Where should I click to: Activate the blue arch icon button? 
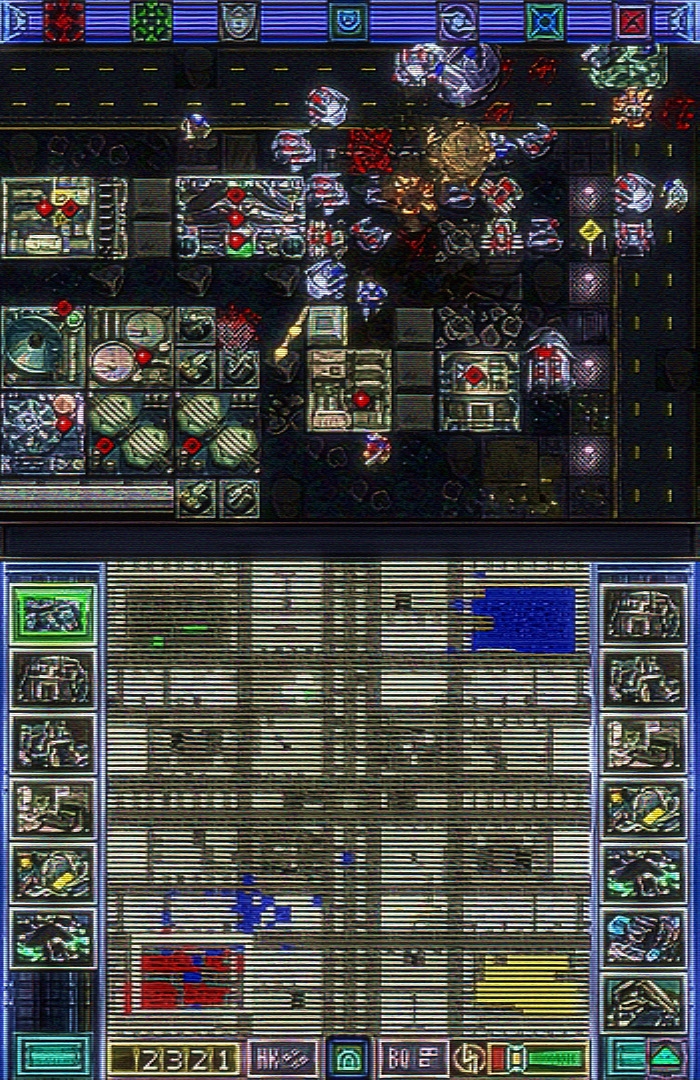pyautogui.click(x=348, y=1057)
